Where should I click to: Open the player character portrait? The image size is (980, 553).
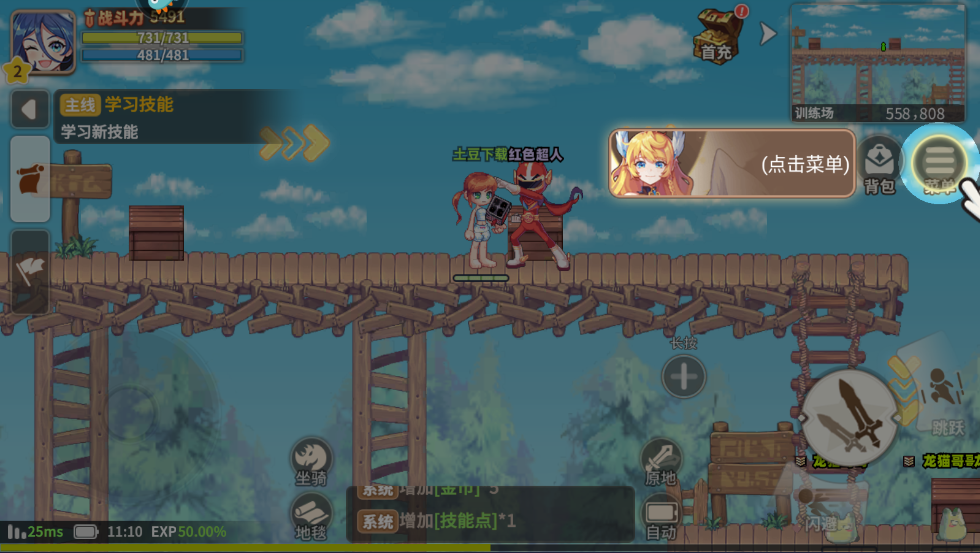(44, 43)
